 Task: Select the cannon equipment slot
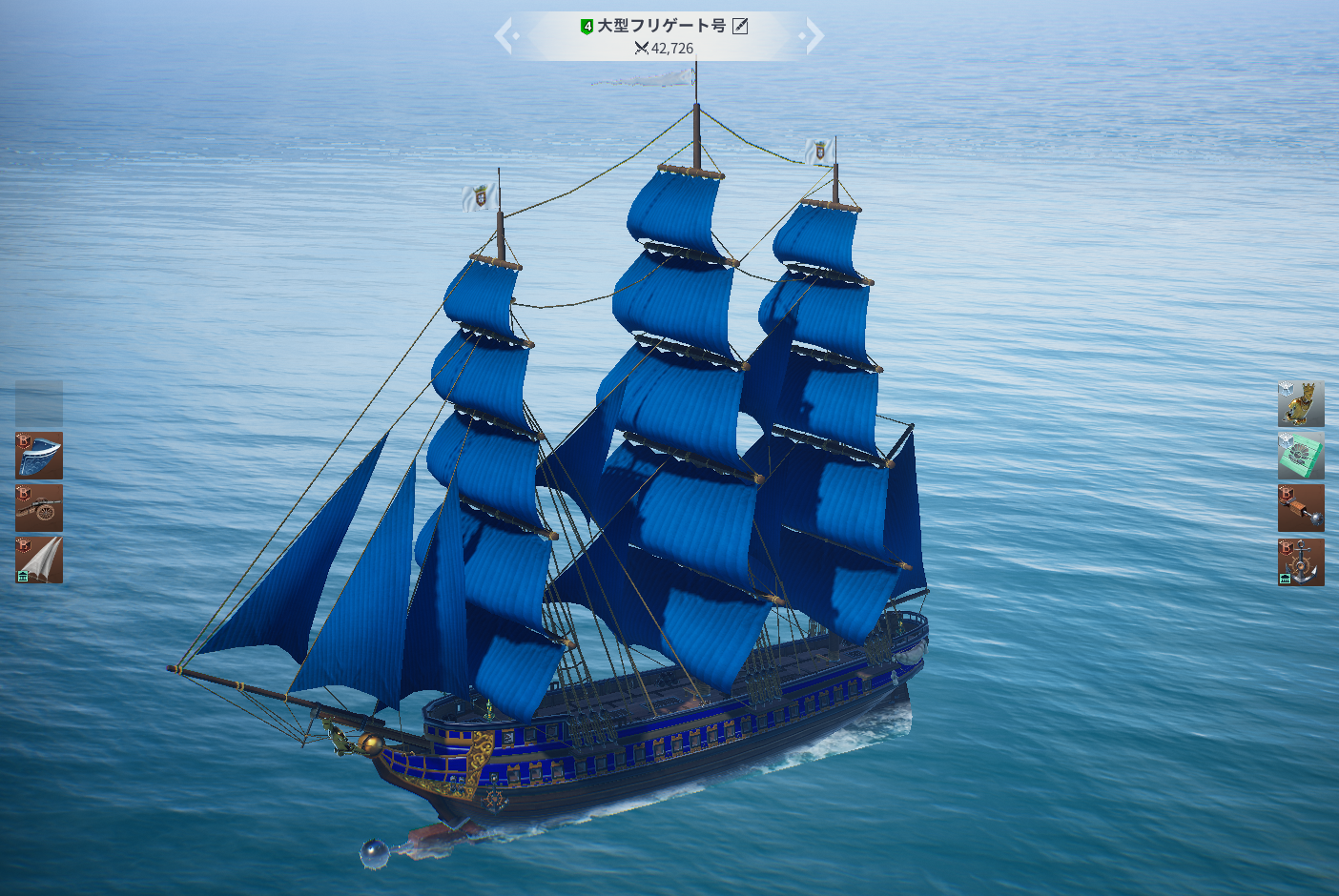39,507
